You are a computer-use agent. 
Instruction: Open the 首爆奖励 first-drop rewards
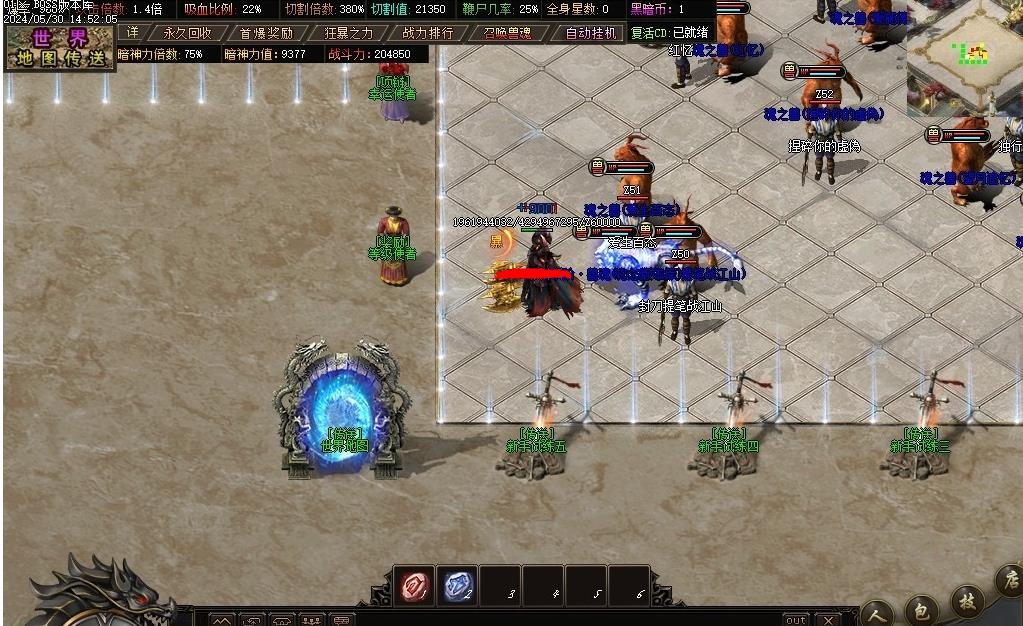266,32
